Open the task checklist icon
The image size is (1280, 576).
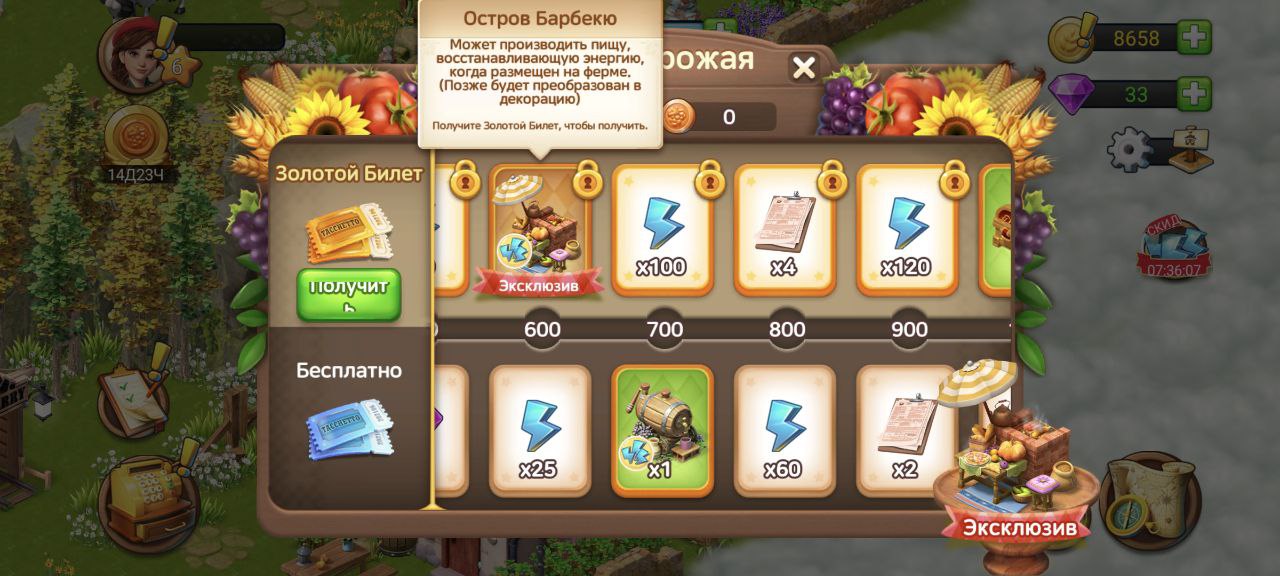coord(132,398)
